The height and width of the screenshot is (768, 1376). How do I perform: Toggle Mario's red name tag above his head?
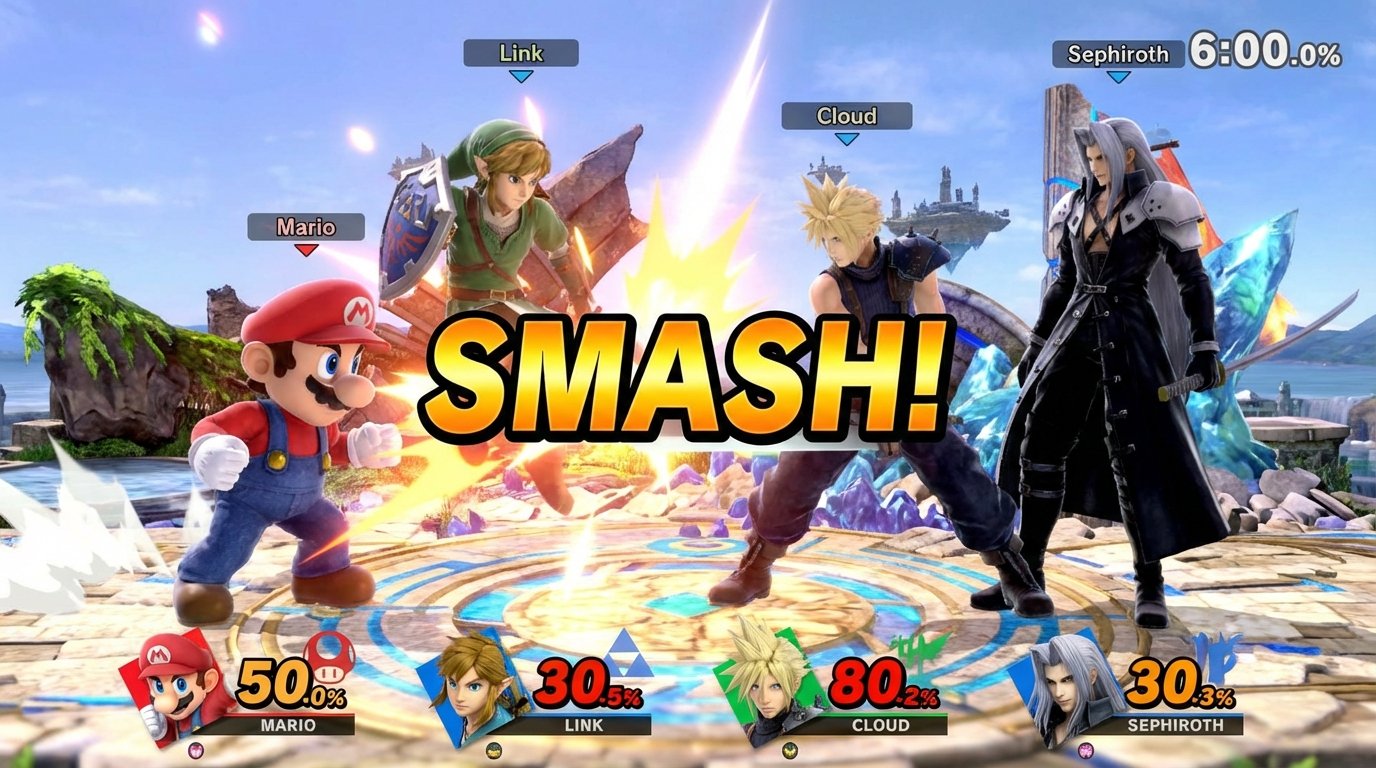pyautogui.click(x=305, y=228)
